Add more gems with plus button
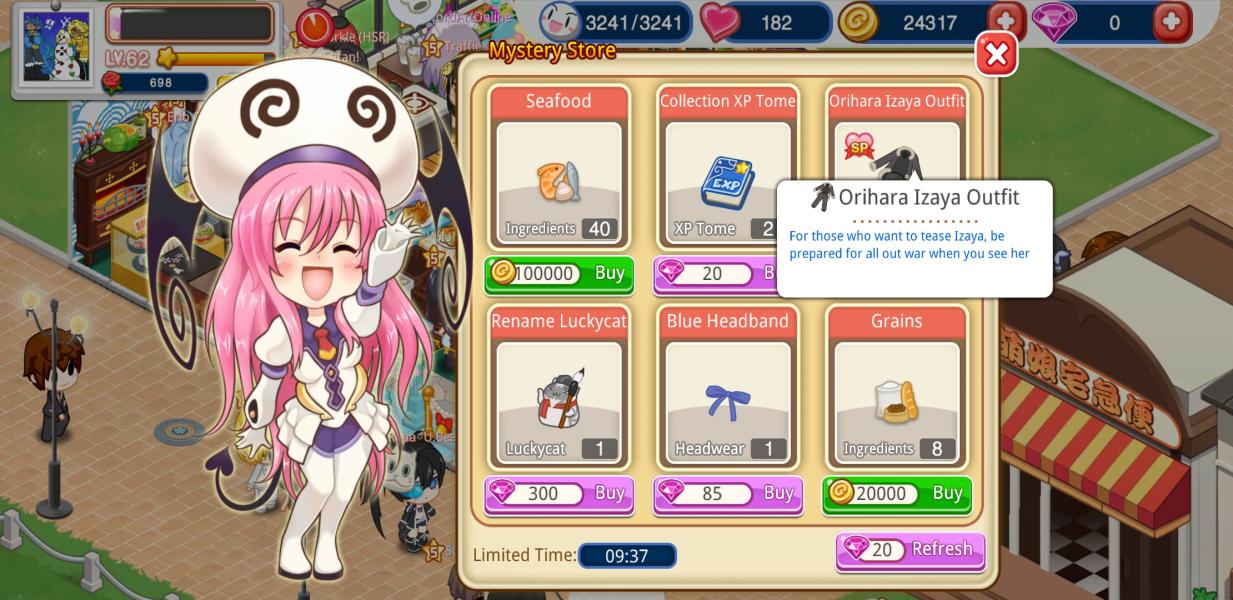The image size is (1233, 600). (1172, 22)
